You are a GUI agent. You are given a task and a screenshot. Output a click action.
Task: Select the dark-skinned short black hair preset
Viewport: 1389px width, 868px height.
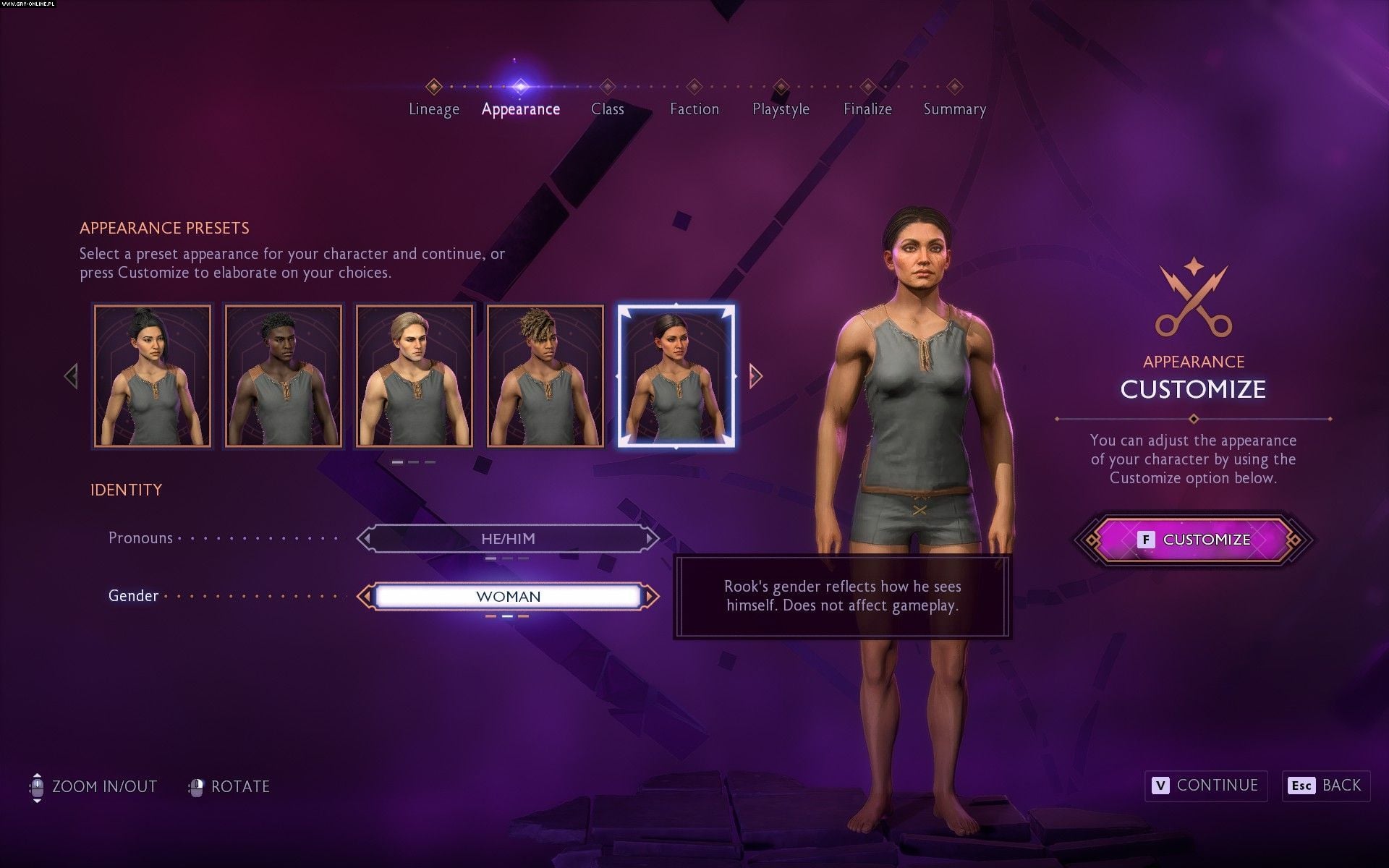coord(284,376)
